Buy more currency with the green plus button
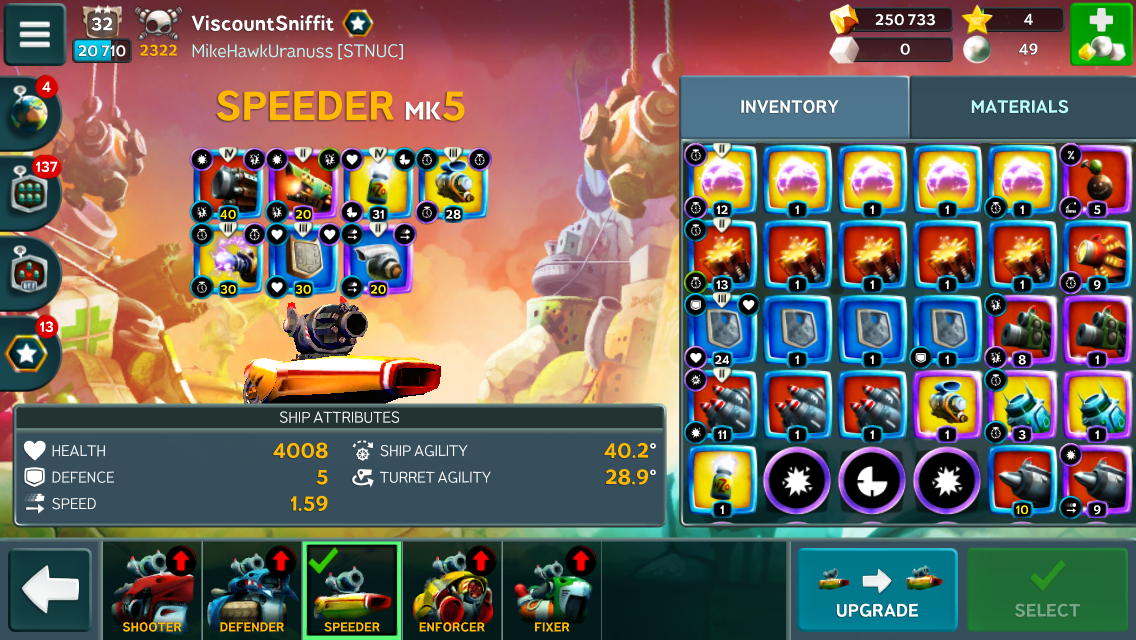 click(1101, 34)
